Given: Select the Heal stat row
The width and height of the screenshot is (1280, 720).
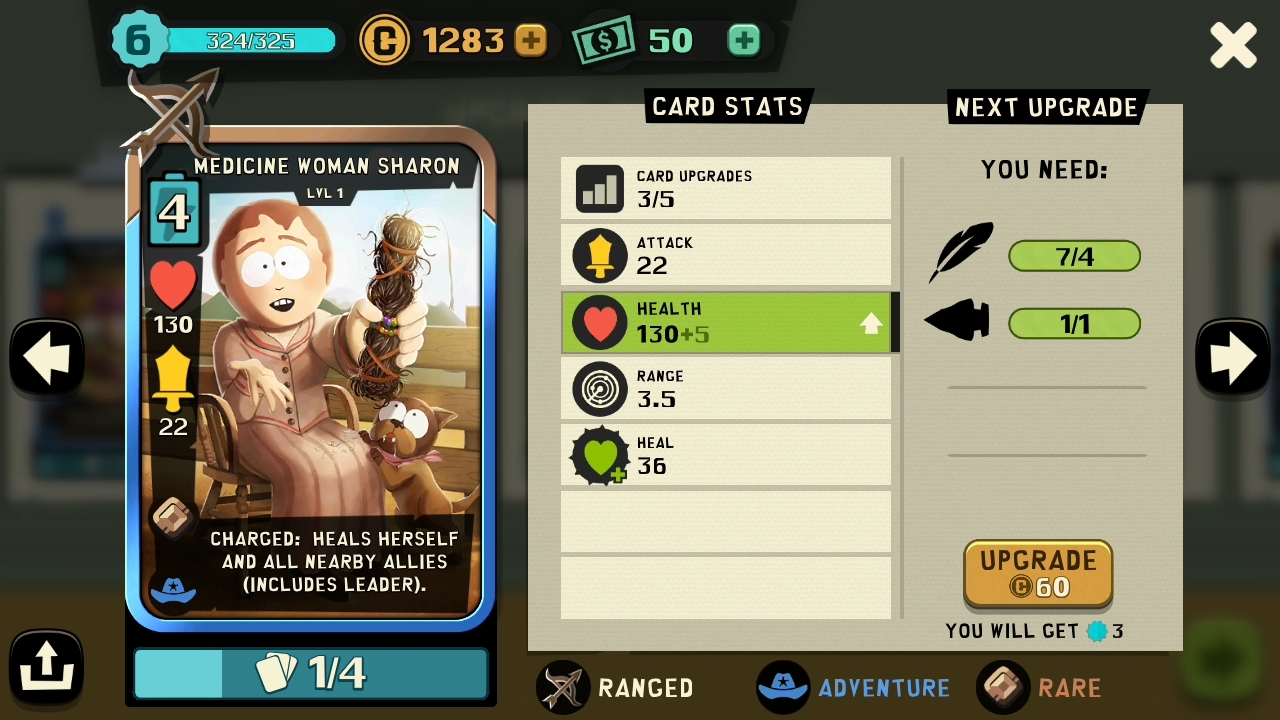Looking at the screenshot, I should (726, 455).
